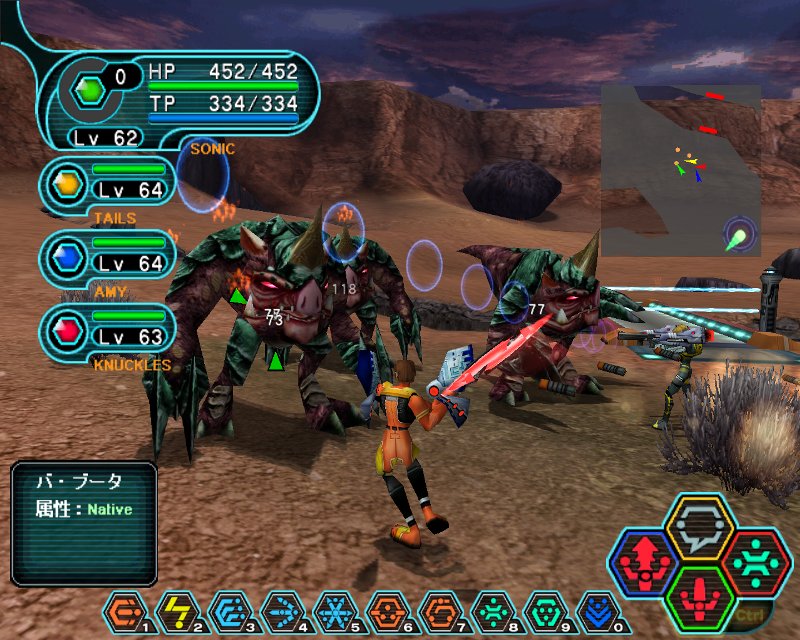800x640 pixels.
Task: Use the light-blue icon in hotbar slot 3
Action: (x=229, y=610)
